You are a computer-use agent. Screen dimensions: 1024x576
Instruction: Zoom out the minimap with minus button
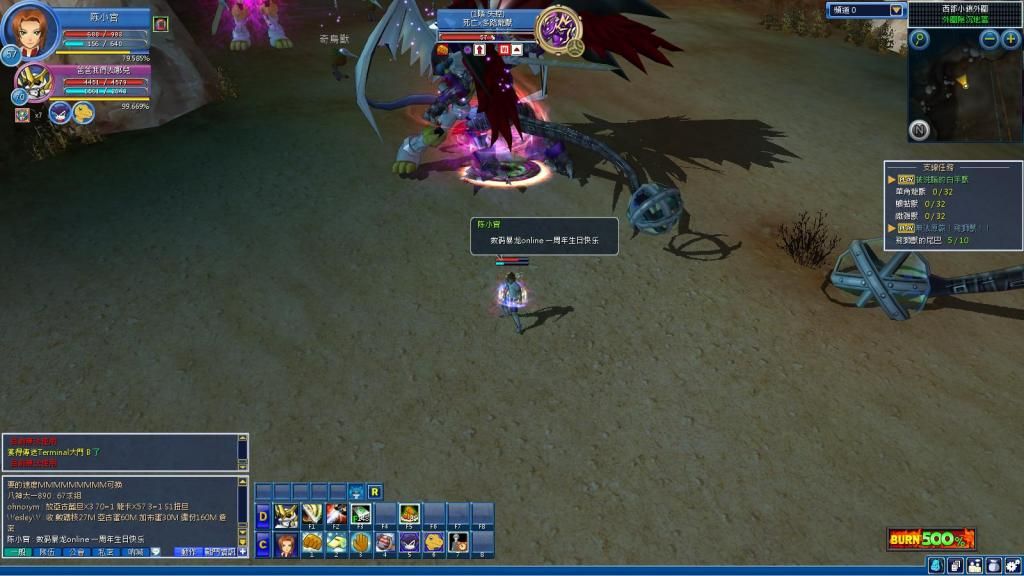tap(989, 39)
